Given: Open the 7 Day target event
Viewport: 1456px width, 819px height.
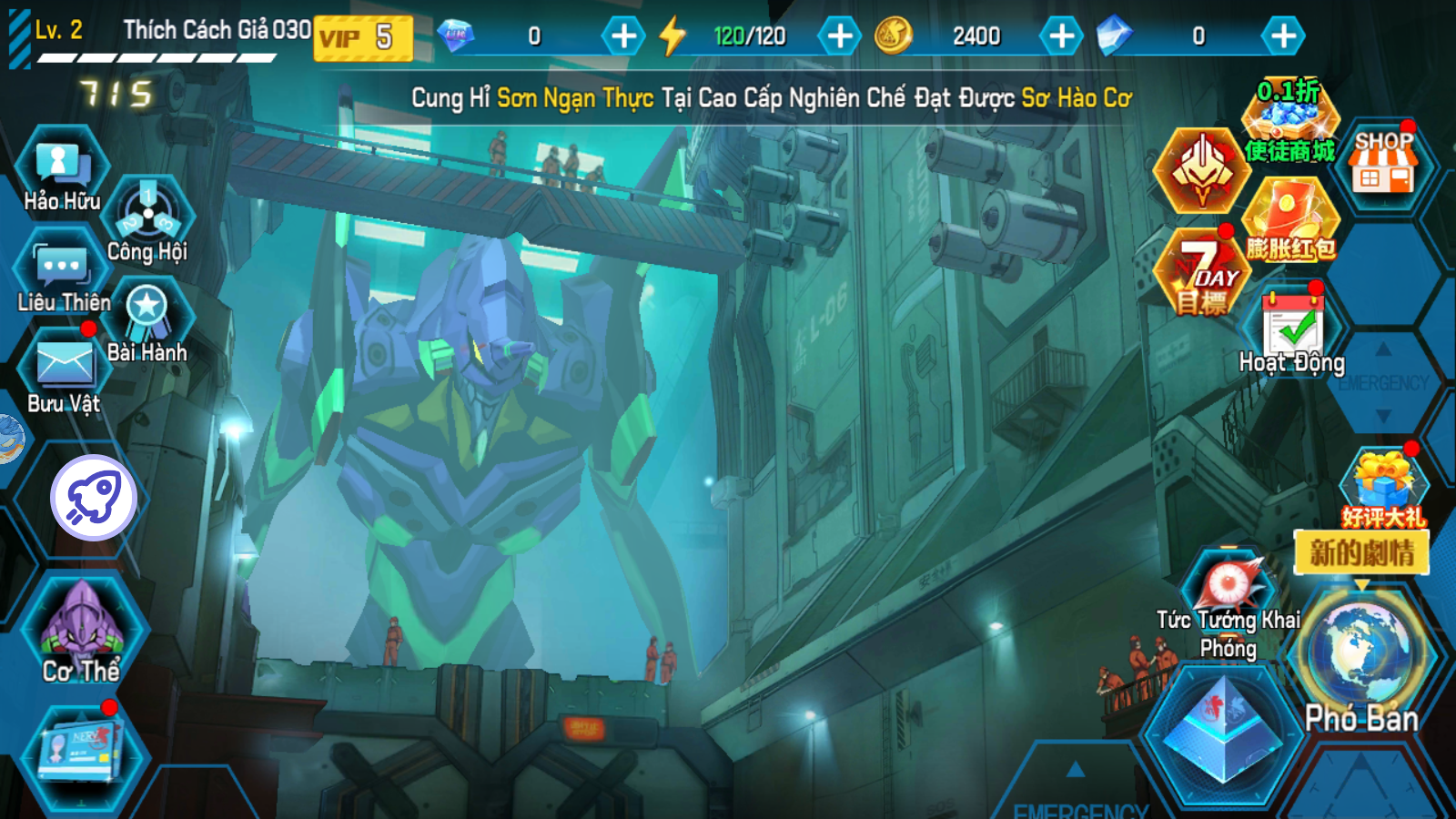Looking at the screenshot, I should pyautogui.click(x=1202, y=273).
